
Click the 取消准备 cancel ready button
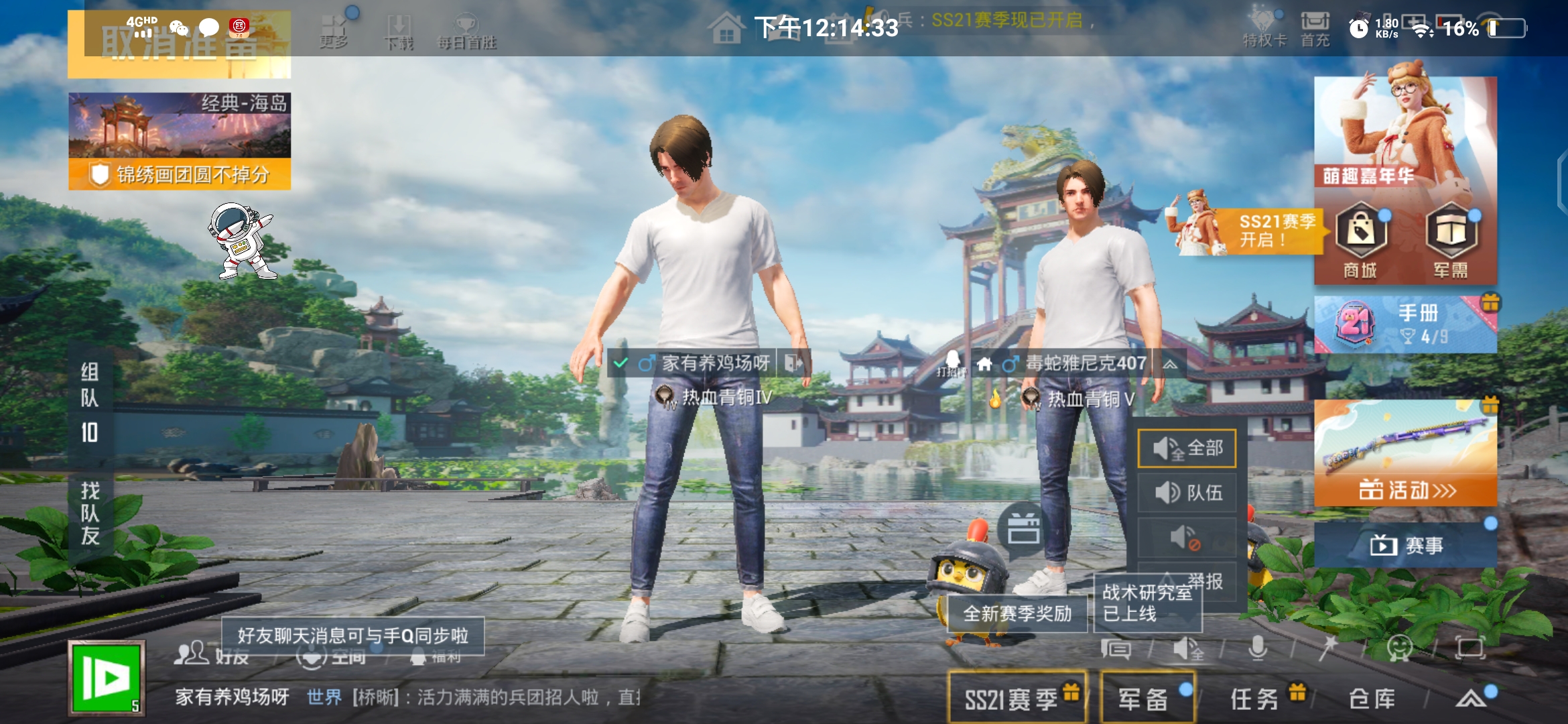tap(180, 44)
